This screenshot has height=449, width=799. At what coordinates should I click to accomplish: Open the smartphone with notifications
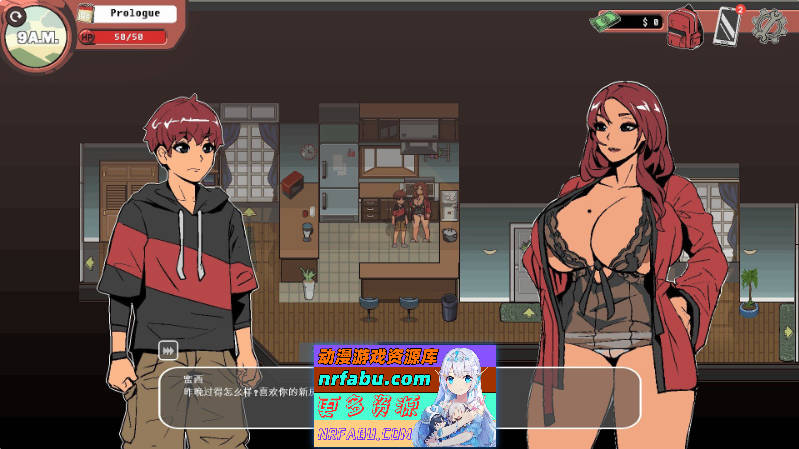(727, 25)
